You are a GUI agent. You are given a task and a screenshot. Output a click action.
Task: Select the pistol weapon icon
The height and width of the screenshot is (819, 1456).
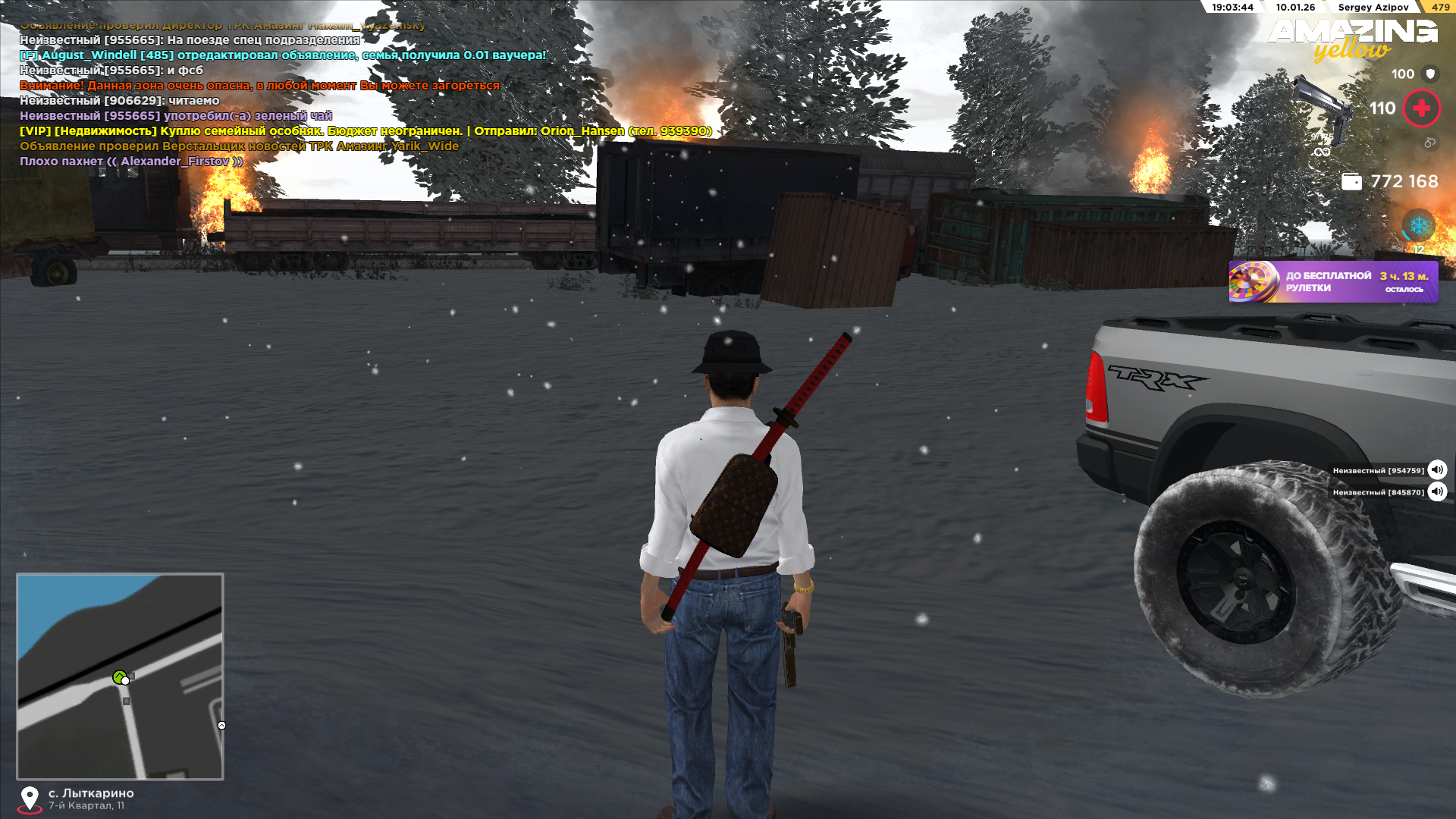click(x=1323, y=110)
